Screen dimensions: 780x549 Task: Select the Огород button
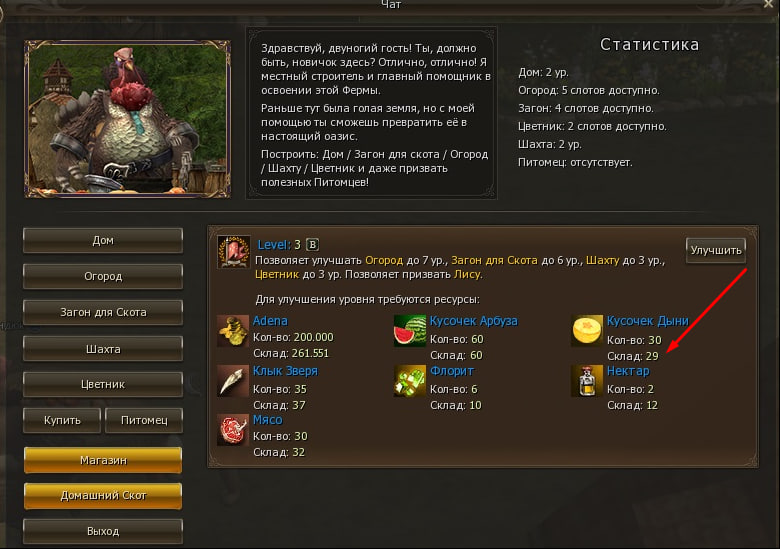point(102,276)
